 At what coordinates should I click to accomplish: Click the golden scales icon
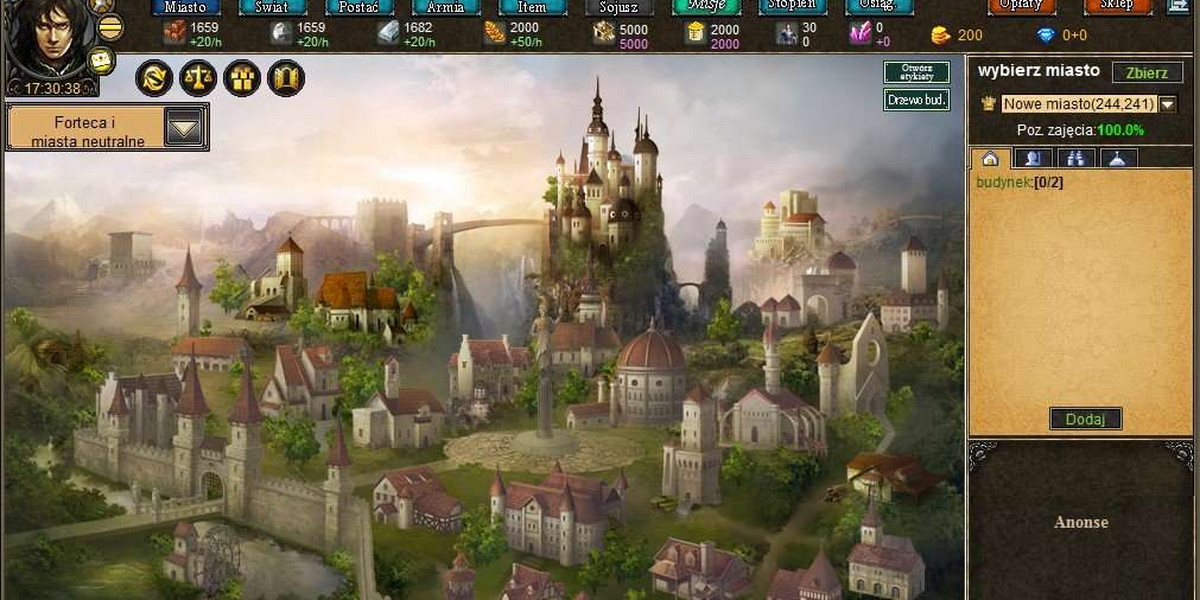pos(198,78)
